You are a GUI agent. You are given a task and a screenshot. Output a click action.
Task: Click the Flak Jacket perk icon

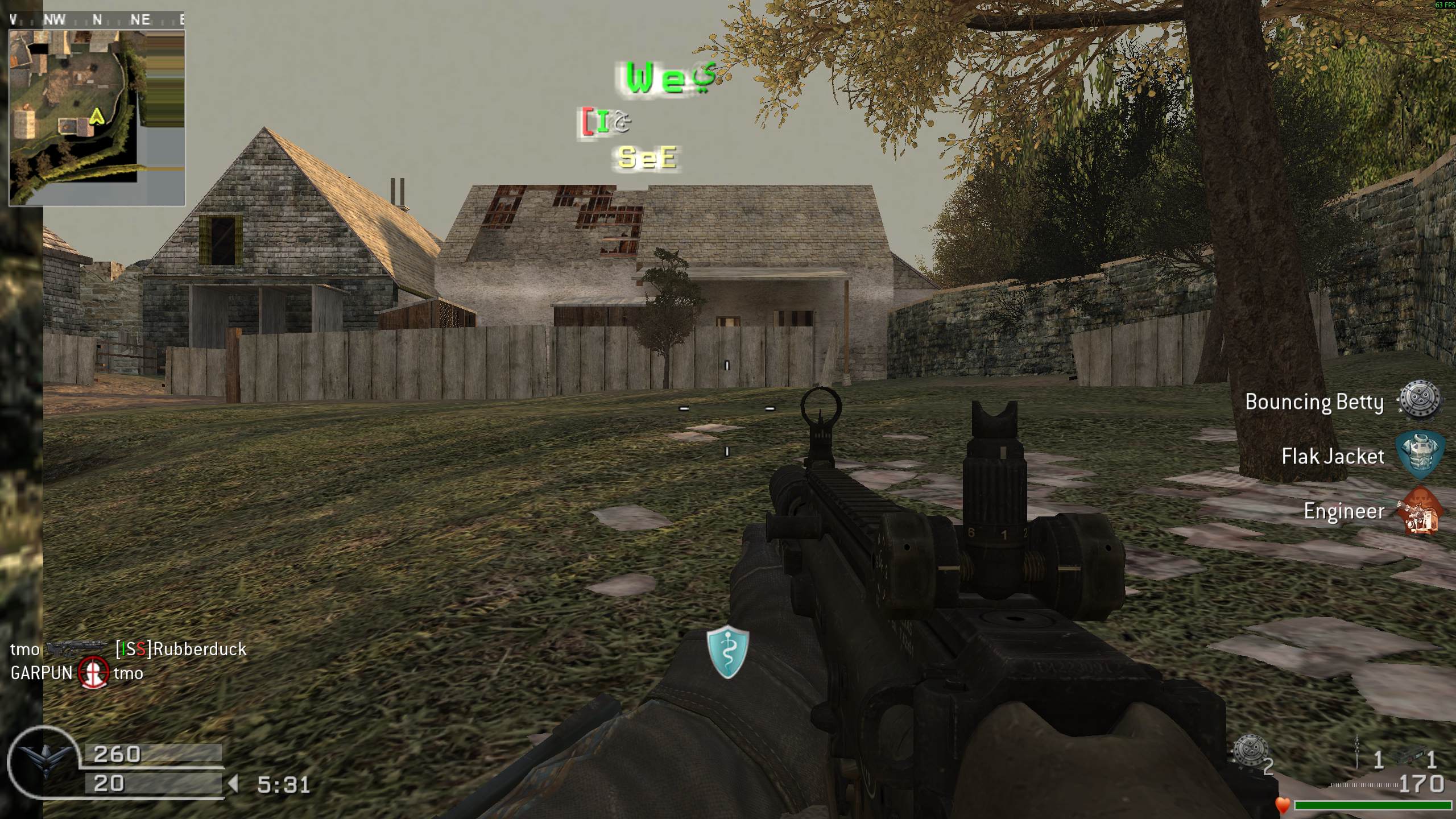click(x=1420, y=456)
